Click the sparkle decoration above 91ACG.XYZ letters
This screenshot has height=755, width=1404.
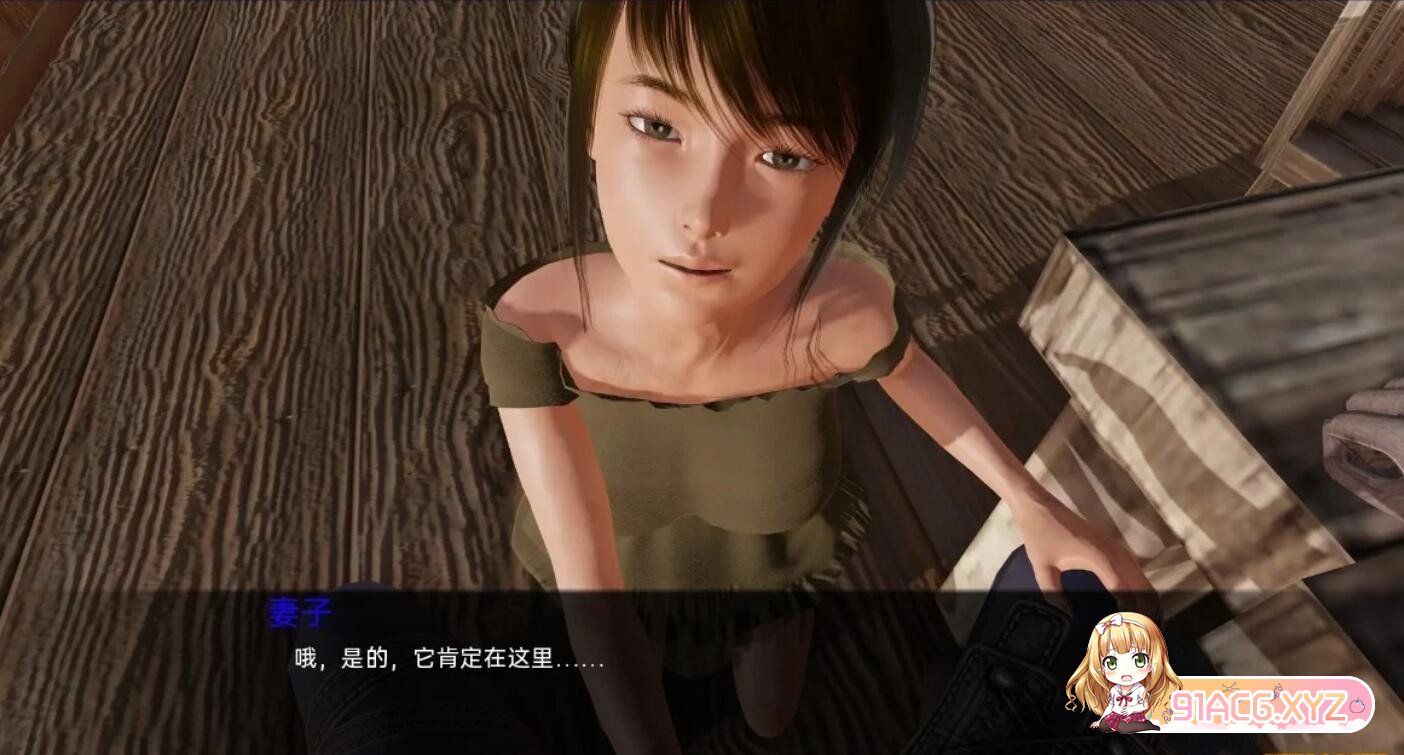point(1277,688)
